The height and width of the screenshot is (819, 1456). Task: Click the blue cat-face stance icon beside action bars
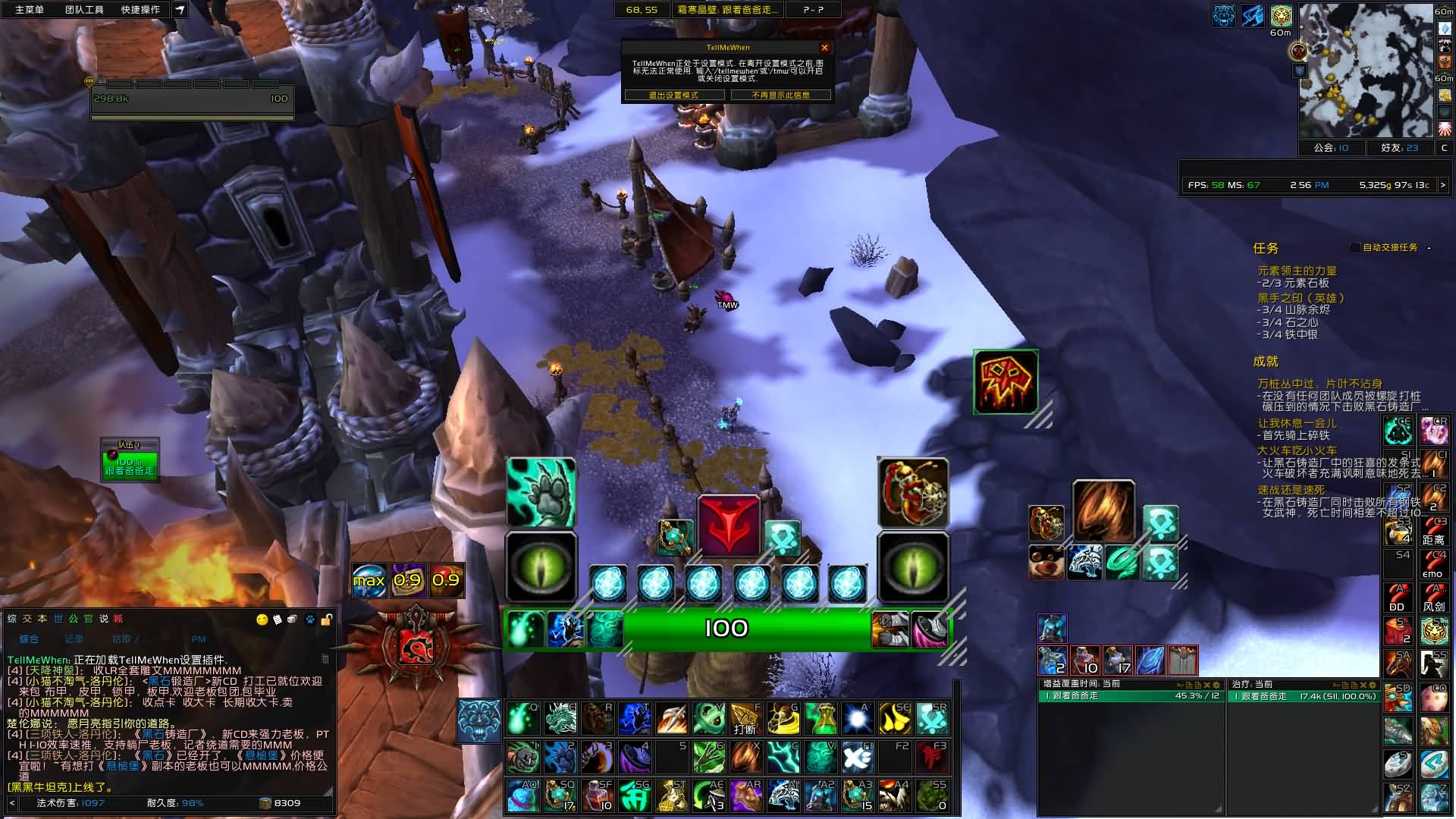point(479,720)
